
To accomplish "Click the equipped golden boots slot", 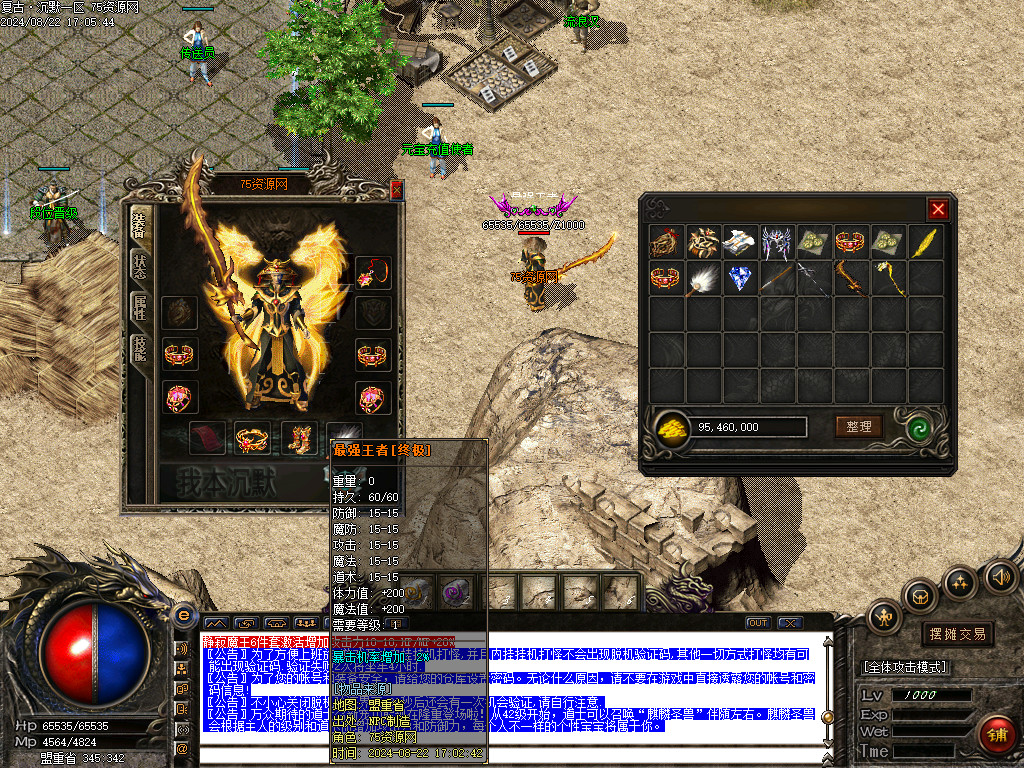I will [x=298, y=438].
